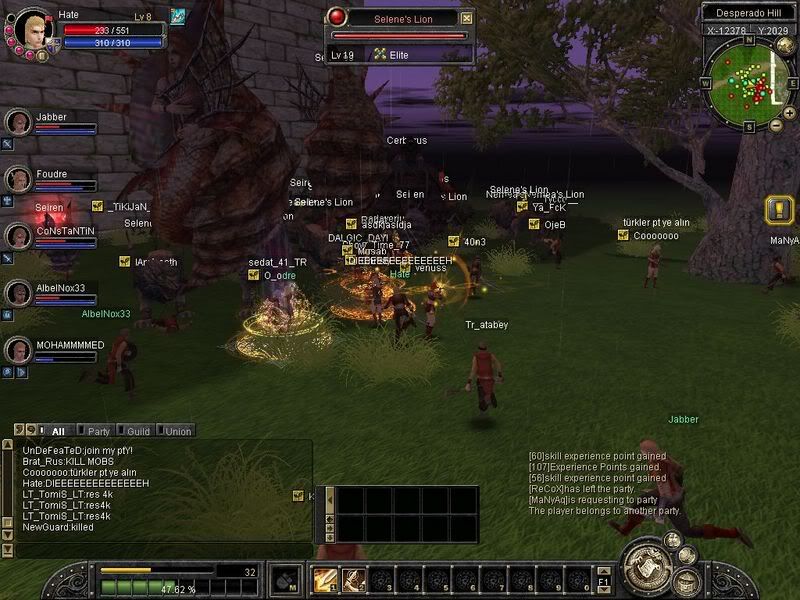Zoom out the minimap with minus button
The height and width of the screenshot is (600, 800).
(776, 124)
